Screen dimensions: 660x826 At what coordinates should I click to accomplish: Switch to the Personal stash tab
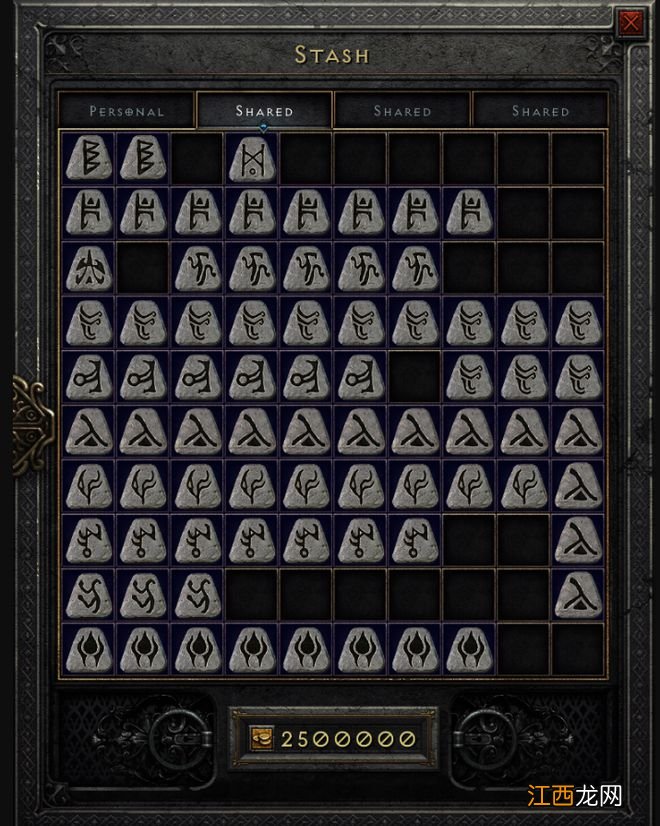click(126, 111)
